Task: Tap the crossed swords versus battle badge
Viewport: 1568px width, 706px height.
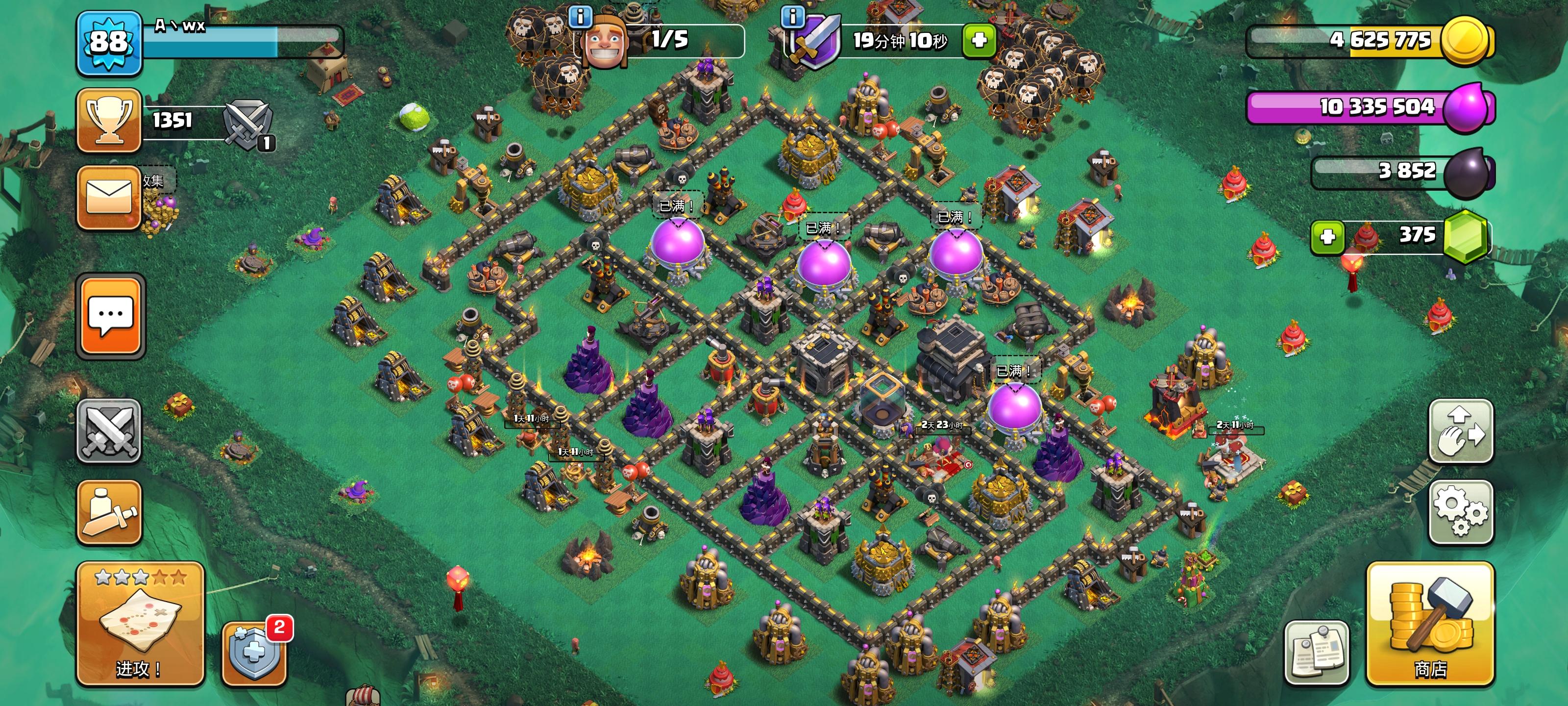Action: pyautogui.click(x=247, y=124)
